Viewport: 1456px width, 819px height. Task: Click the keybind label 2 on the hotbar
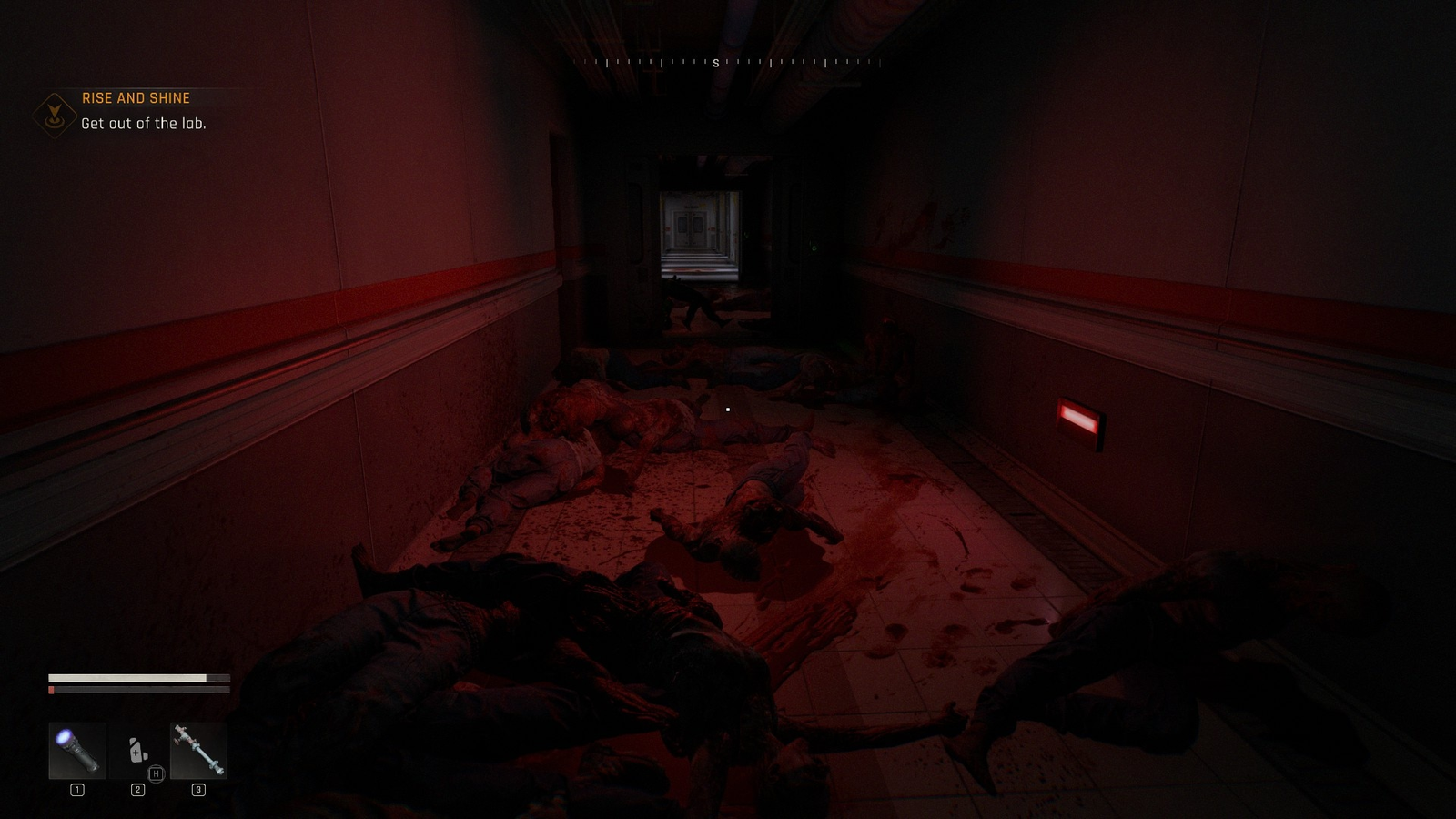pyautogui.click(x=136, y=791)
